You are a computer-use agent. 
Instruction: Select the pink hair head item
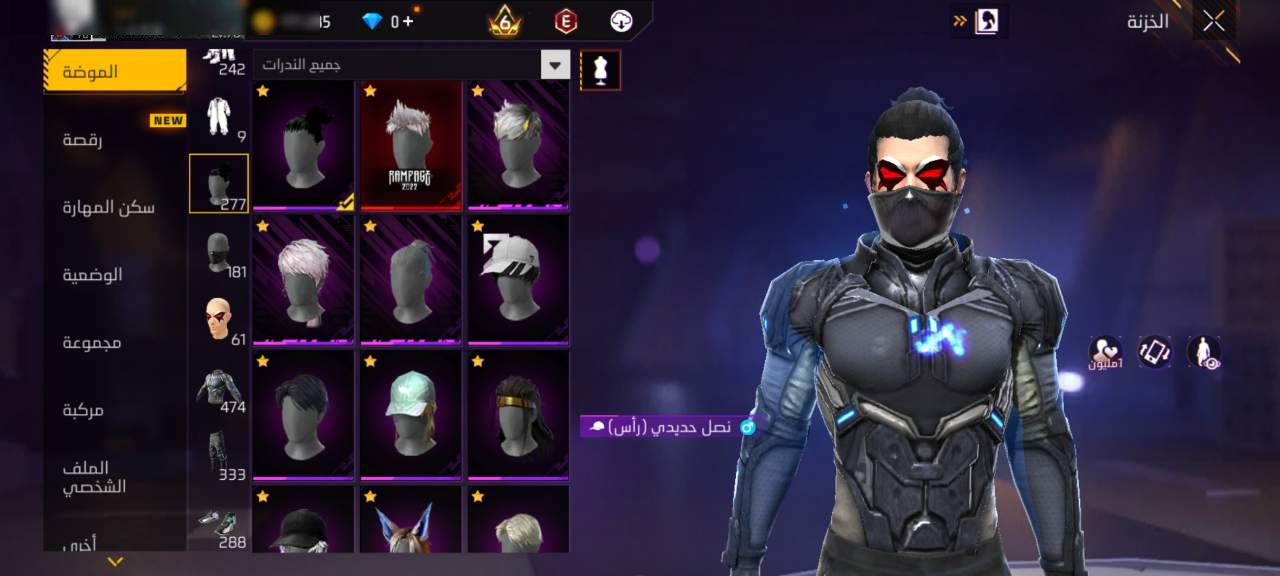[303, 280]
